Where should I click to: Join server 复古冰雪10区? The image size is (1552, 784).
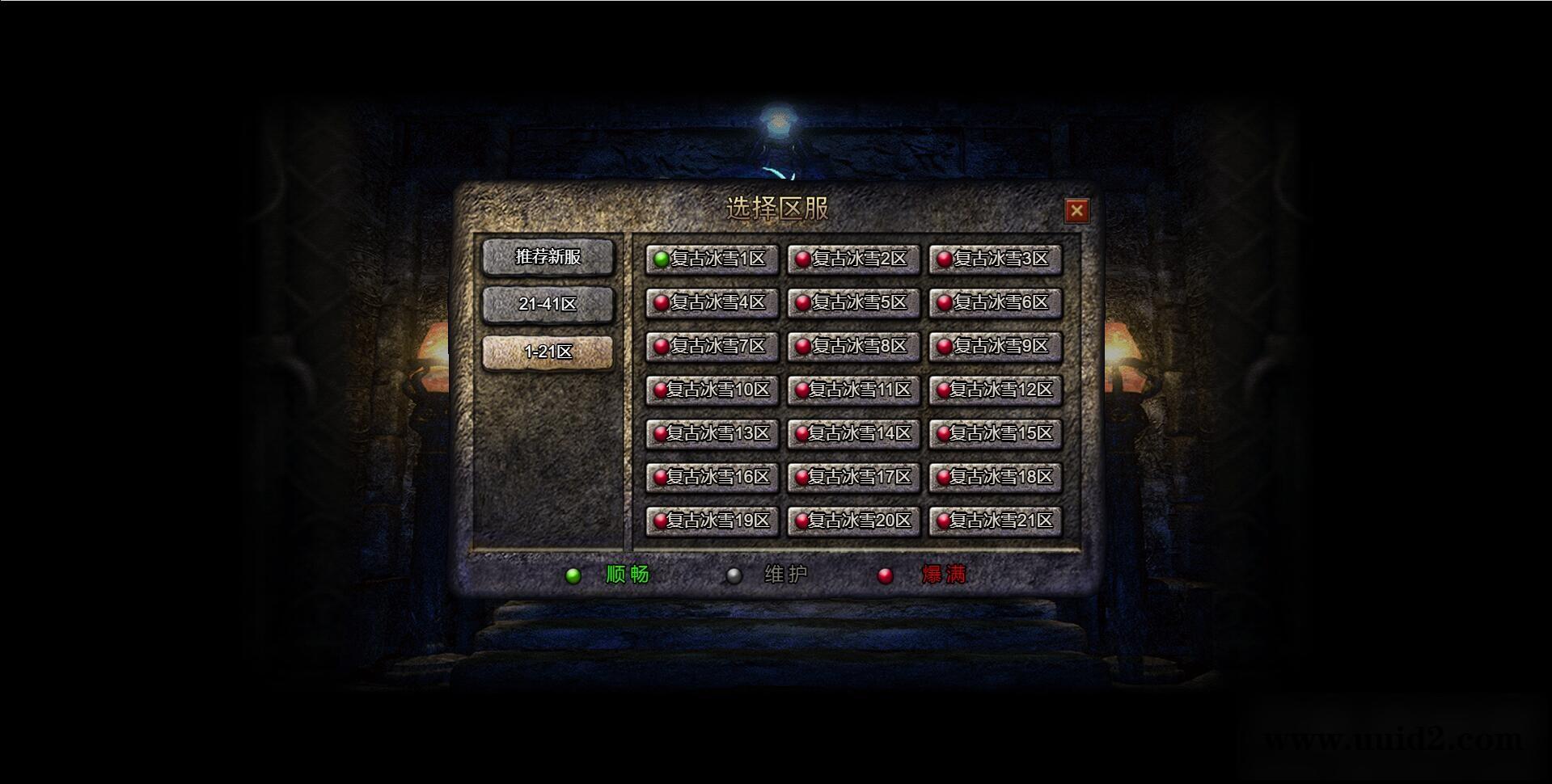(712, 390)
